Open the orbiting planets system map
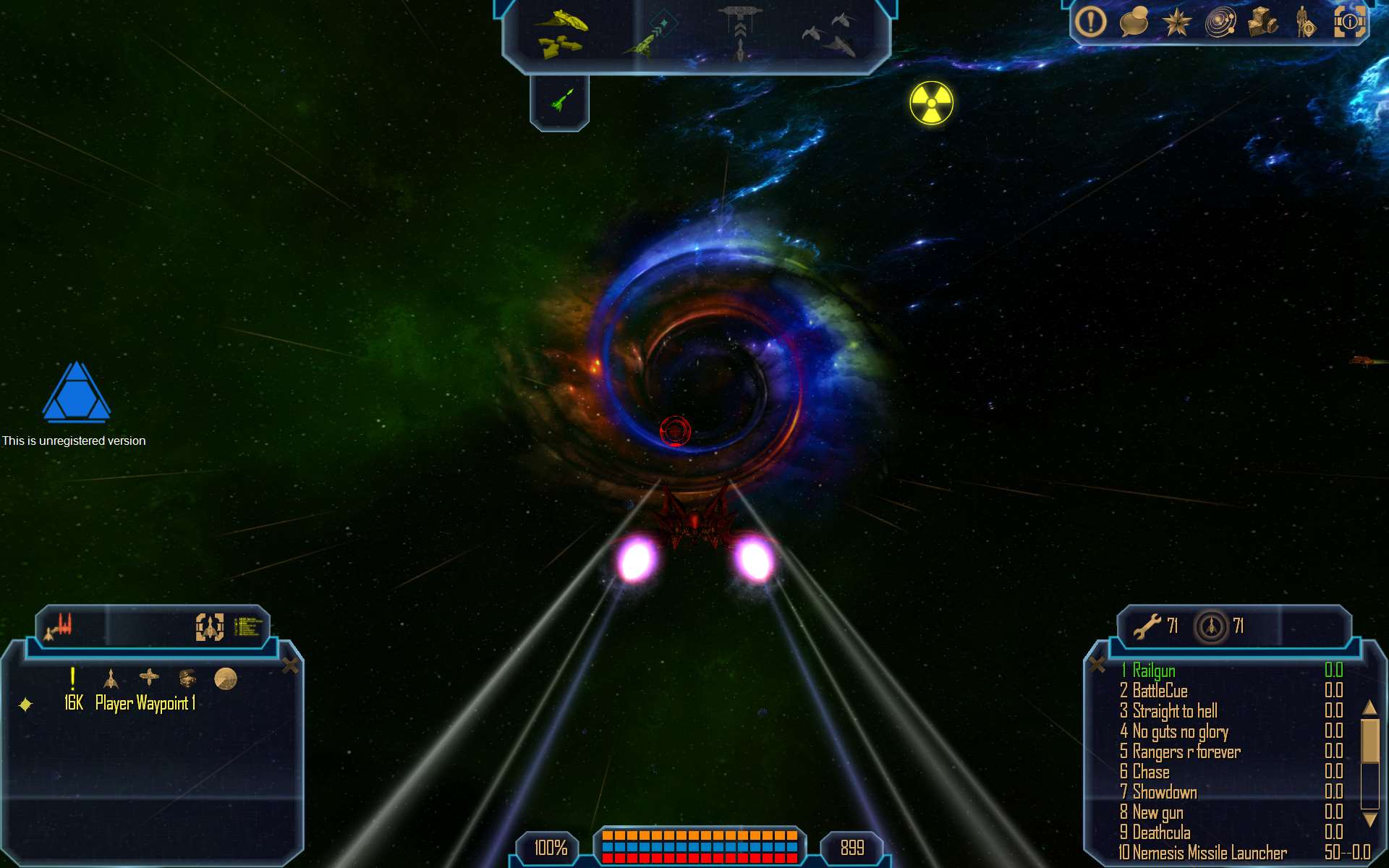Screen dimensions: 1389x868 pos(1220,22)
